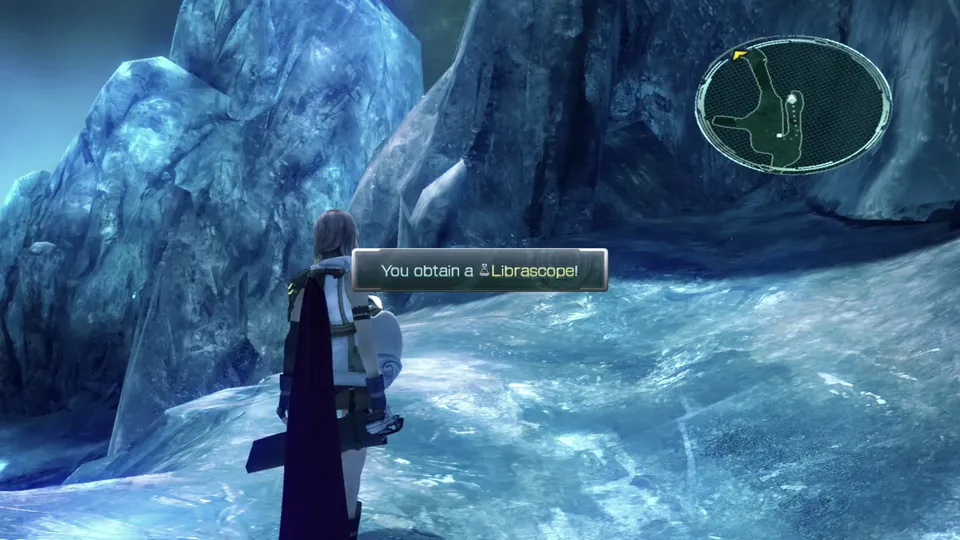Dismiss the Librascope obtained notification
960x540 pixels.
480,270
